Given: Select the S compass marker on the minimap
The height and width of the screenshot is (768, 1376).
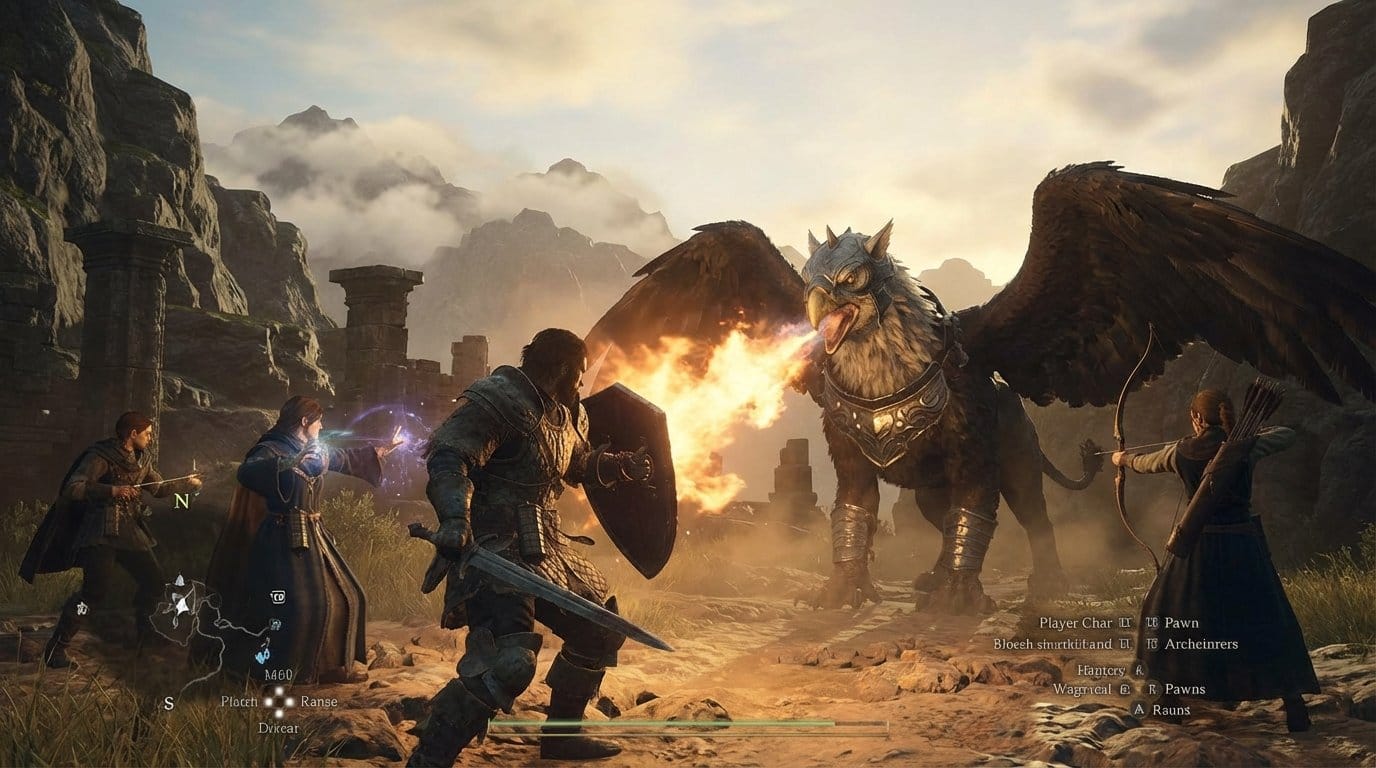Looking at the screenshot, I should 168,704.
